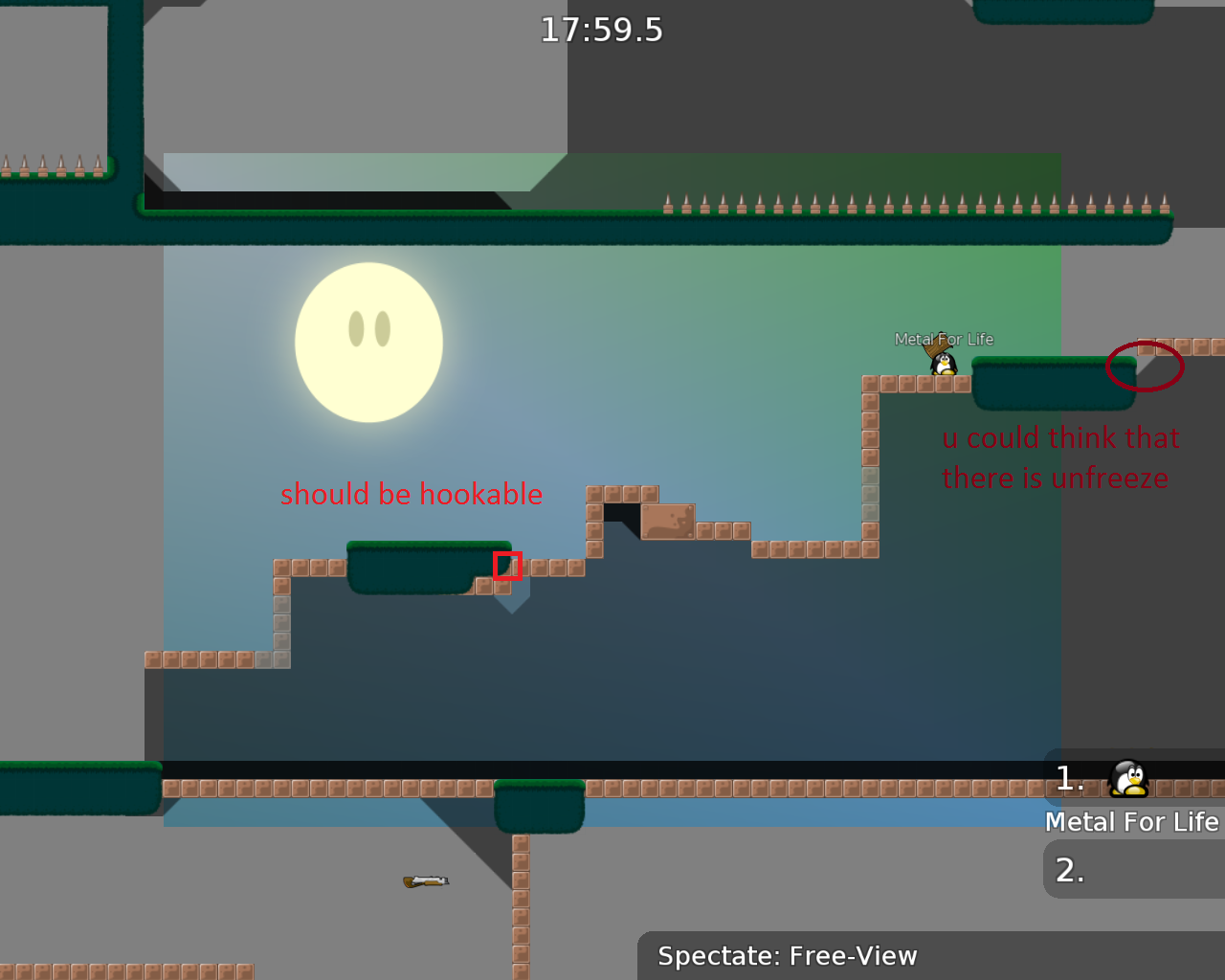Toggle visibility of the Metal For Life nameplate

click(x=944, y=338)
